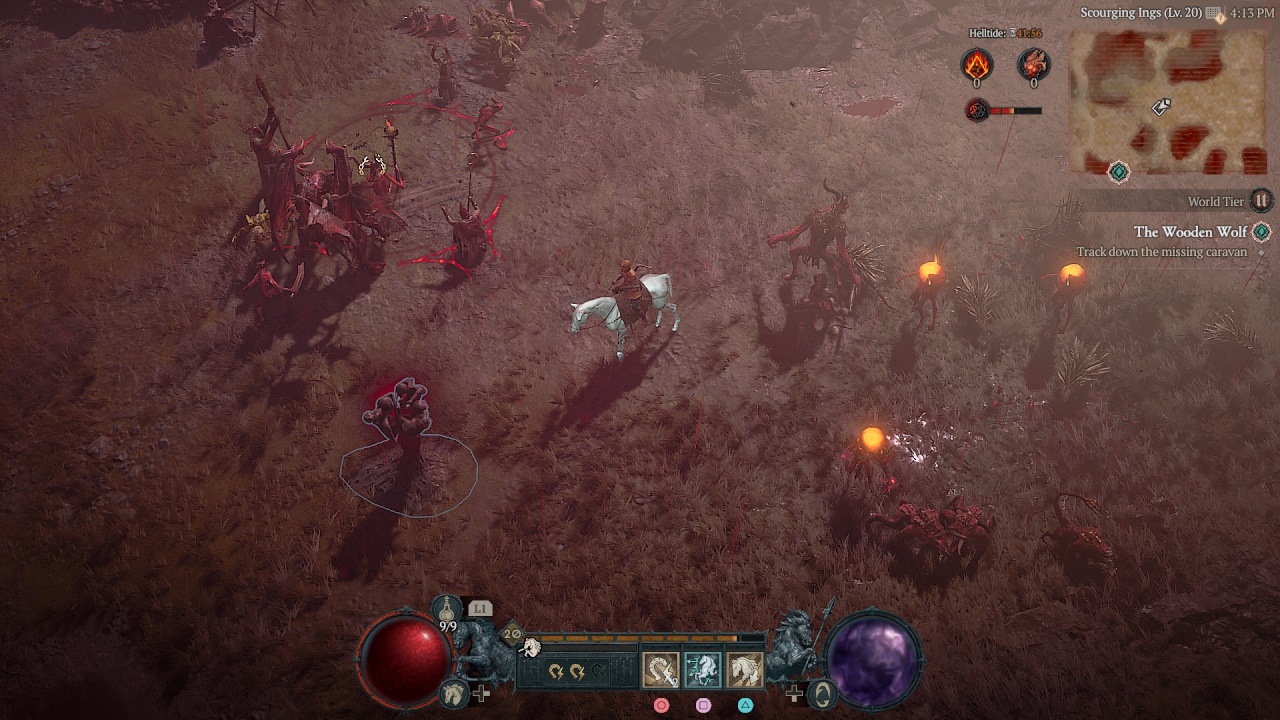The width and height of the screenshot is (1280, 720).
Task: Select the healing potion icon above the health globe
Action: click(447, 607)
